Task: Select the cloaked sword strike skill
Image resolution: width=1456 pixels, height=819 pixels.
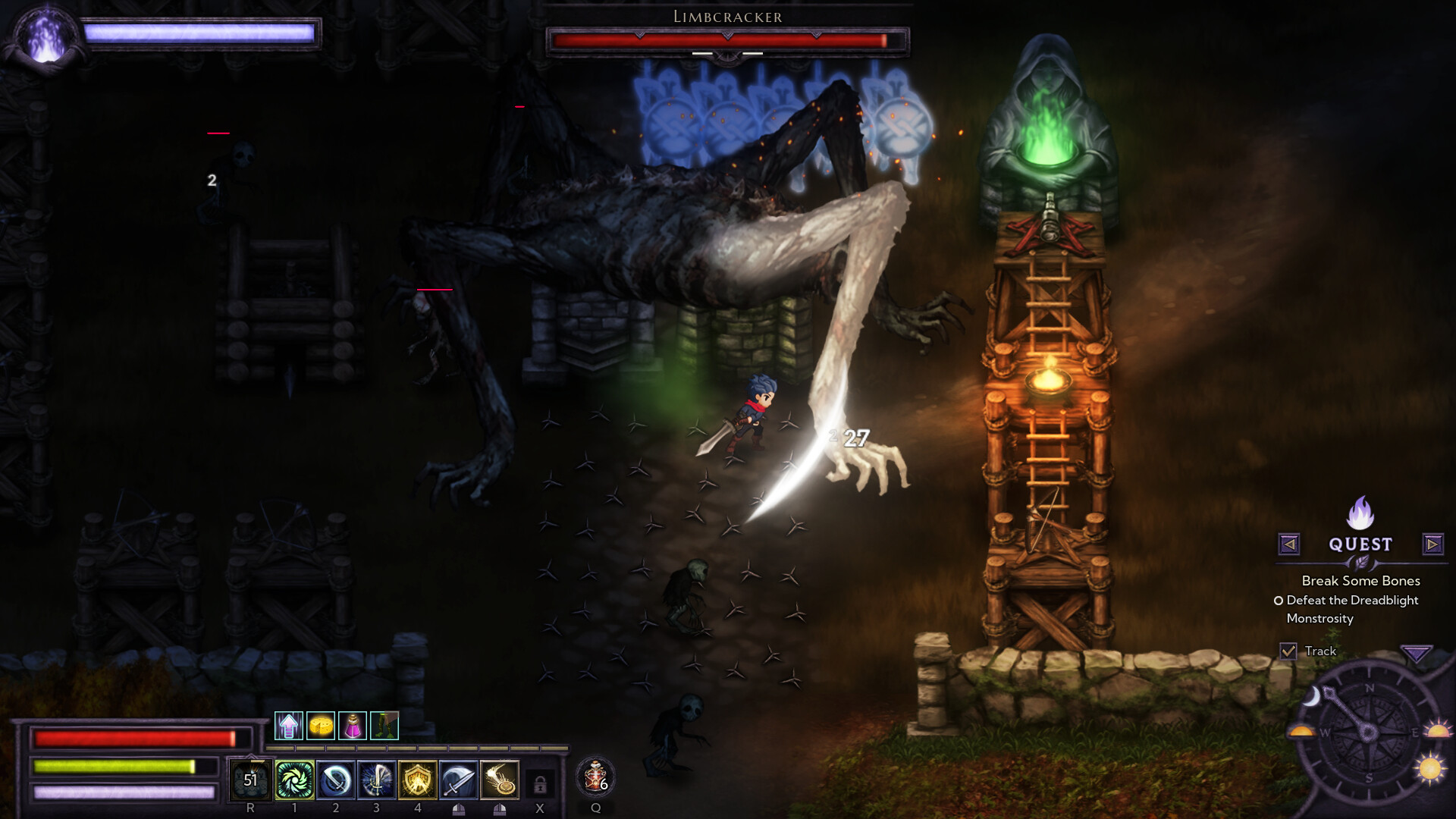Action: pyautogui.click(x=459, y=780)
